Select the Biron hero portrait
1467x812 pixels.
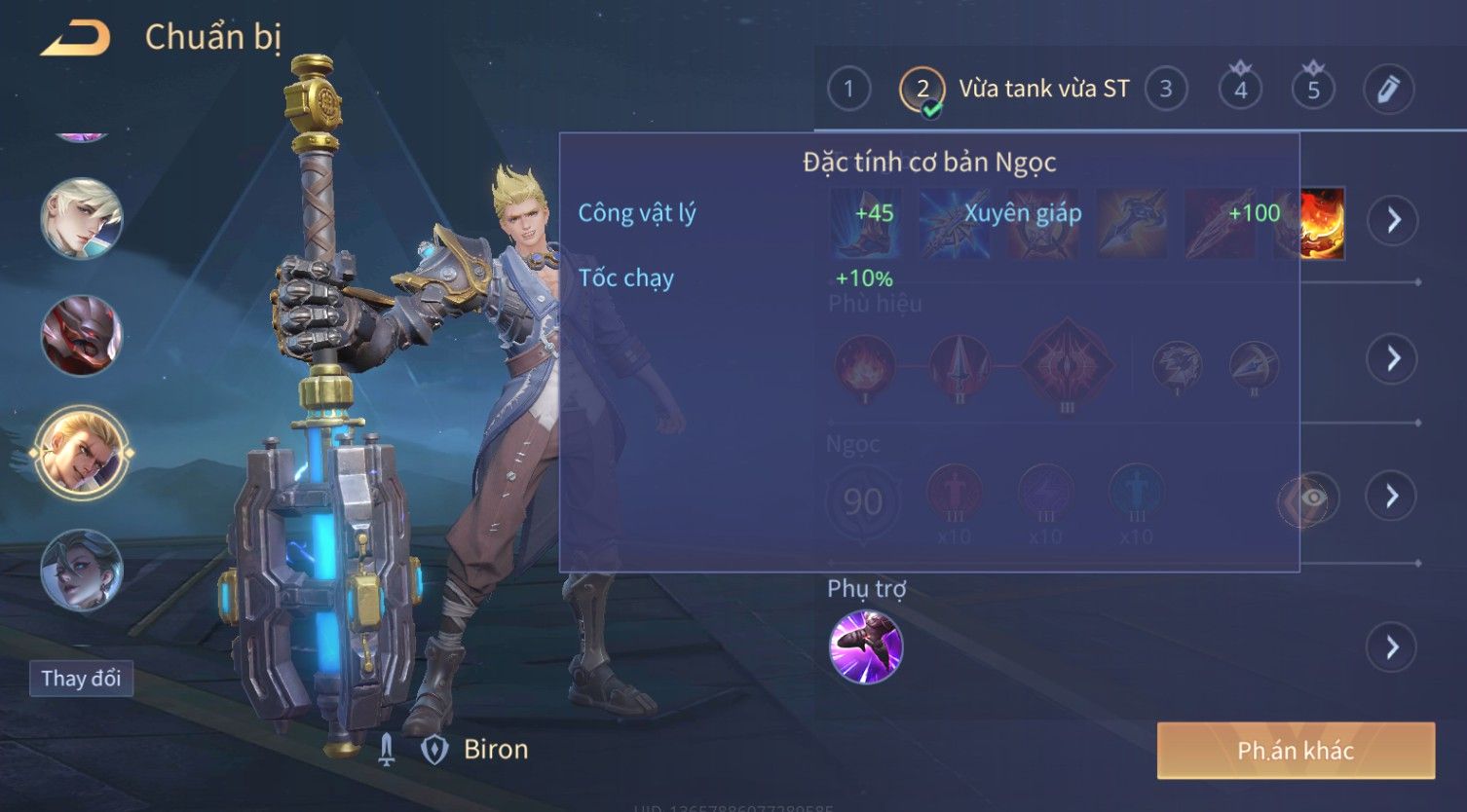click(81, 453)
